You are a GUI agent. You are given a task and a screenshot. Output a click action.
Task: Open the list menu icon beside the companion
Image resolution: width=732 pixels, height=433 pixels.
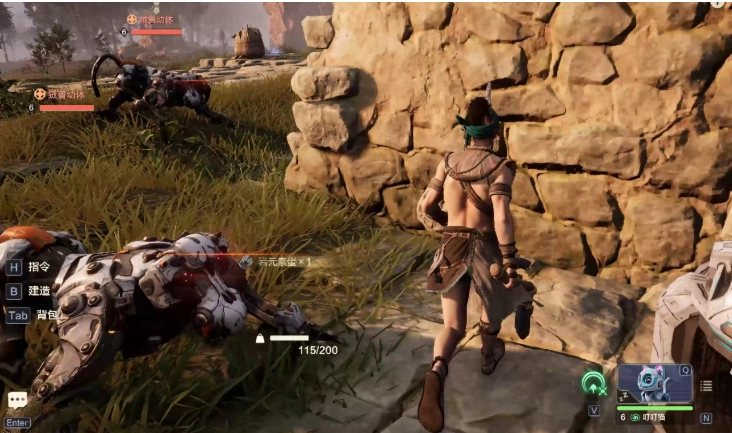click(707, 386)
